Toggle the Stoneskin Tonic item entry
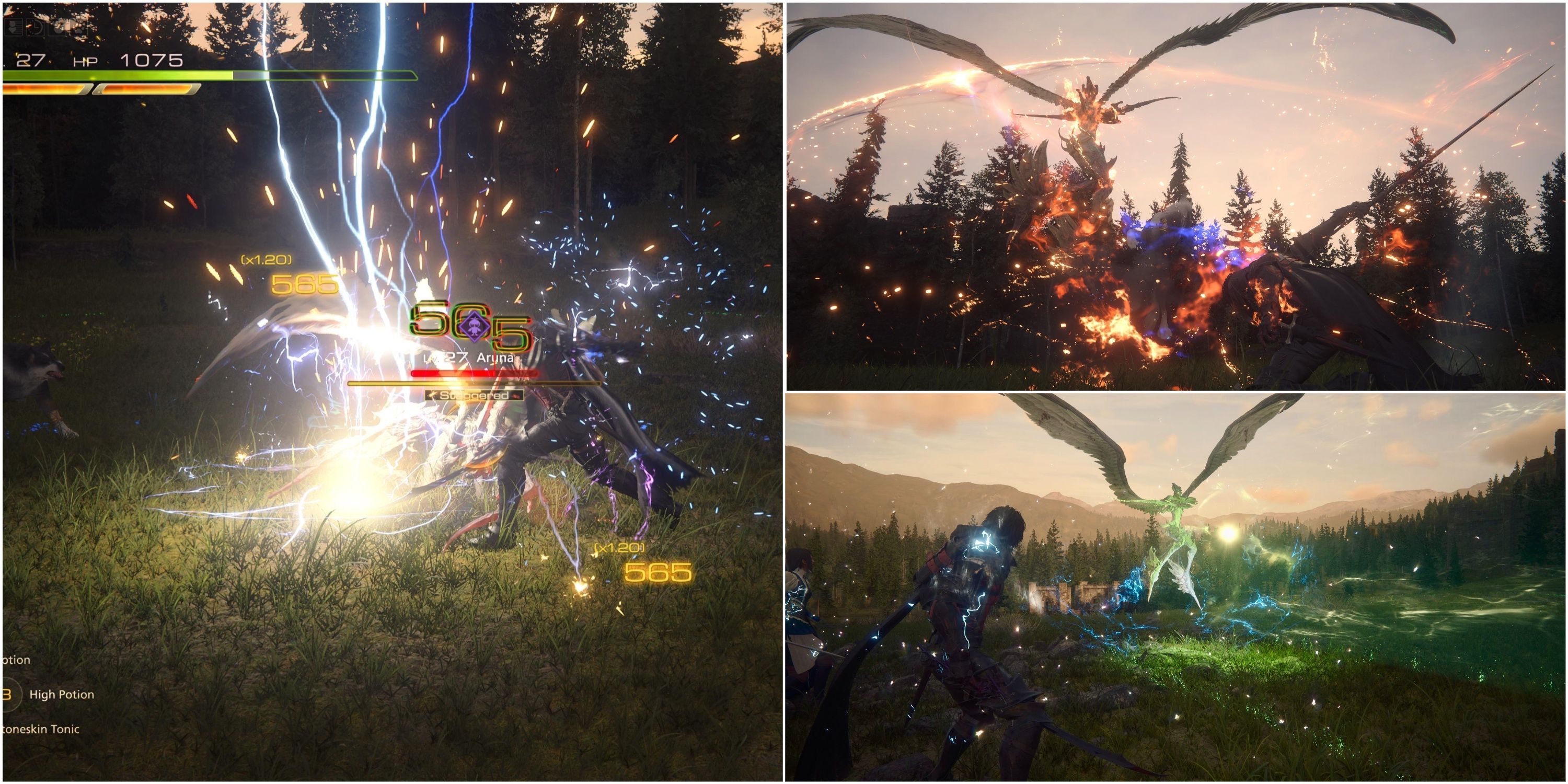 pyautogui.click(x=40, y=730)
